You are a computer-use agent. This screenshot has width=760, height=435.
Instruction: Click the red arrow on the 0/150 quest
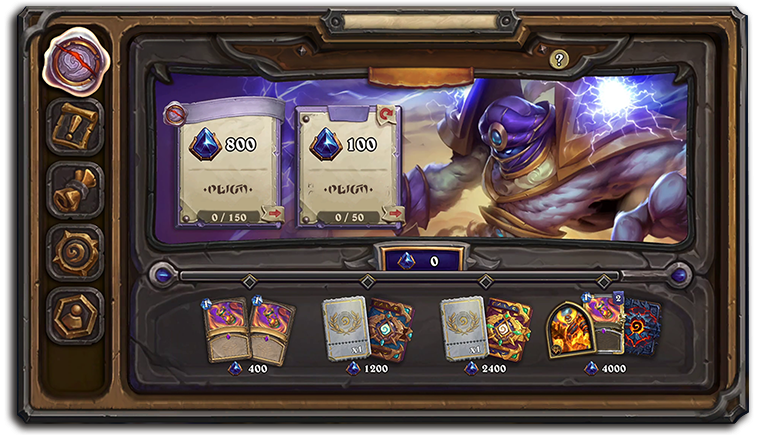pos(272,213)
